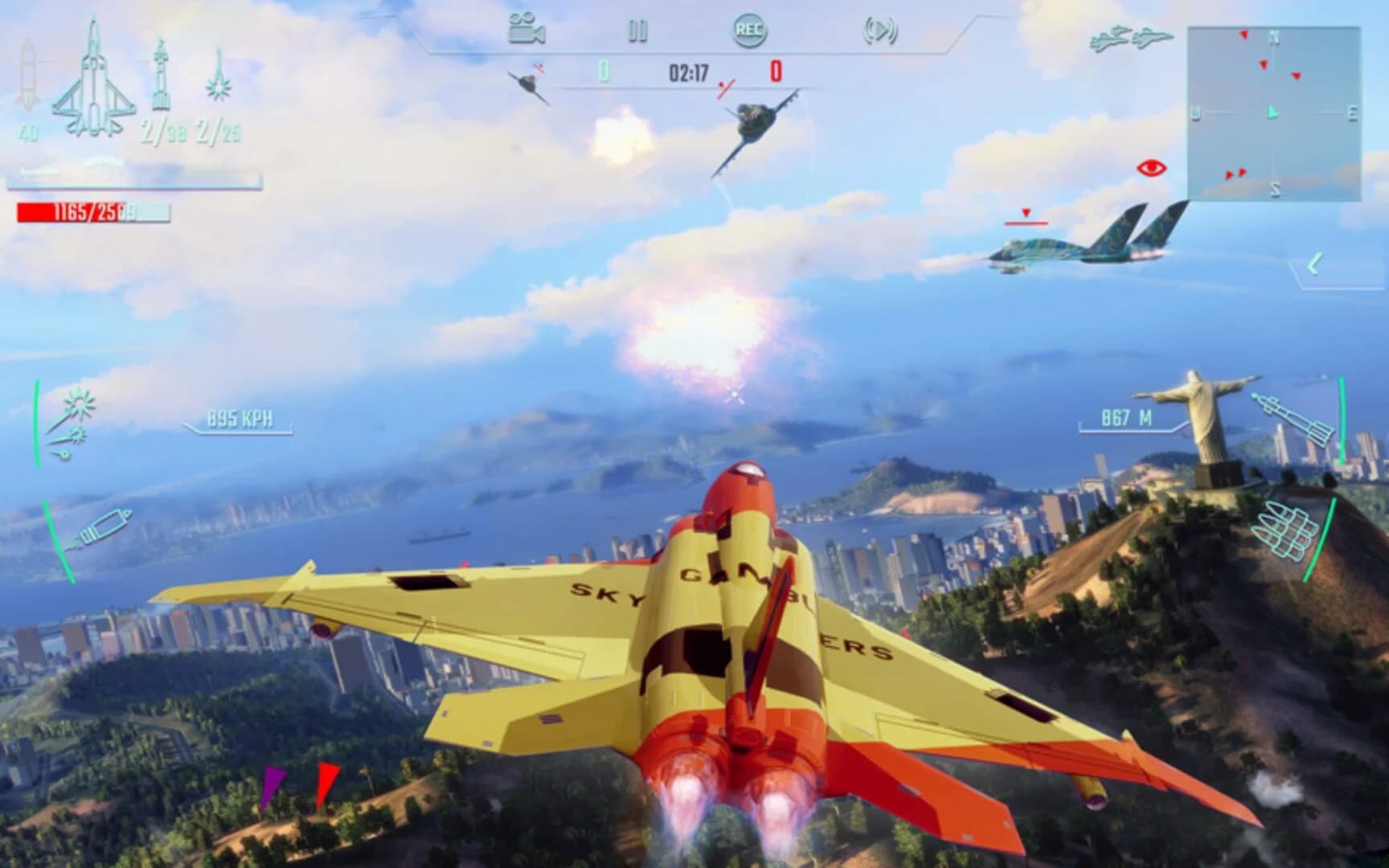Viewport: 1389px width, 868px height.
Task: Click the 867 M altitude readout
Action: [1125, 417]
